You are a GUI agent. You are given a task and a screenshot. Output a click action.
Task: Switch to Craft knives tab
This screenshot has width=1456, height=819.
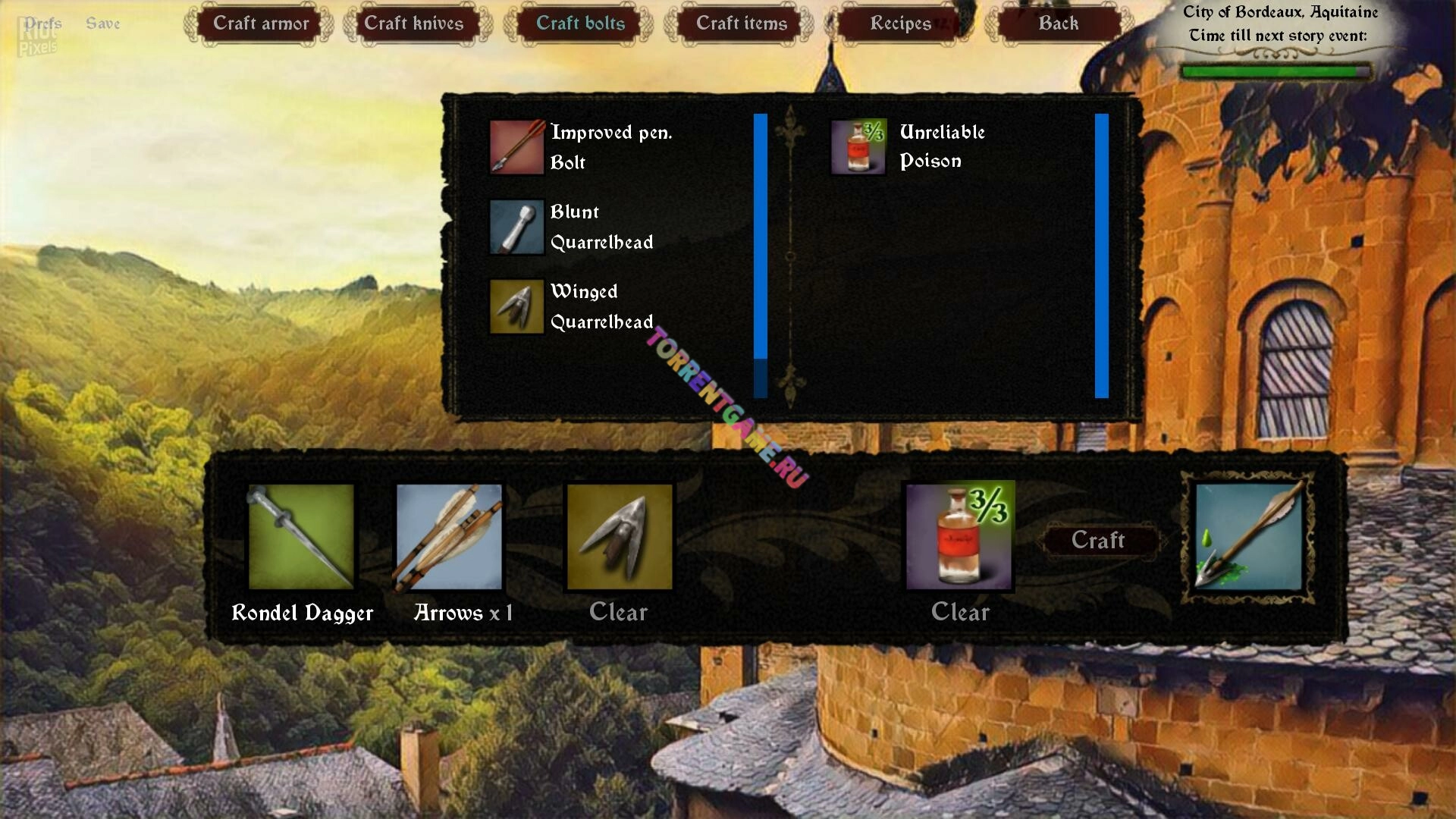pos(414,24)
